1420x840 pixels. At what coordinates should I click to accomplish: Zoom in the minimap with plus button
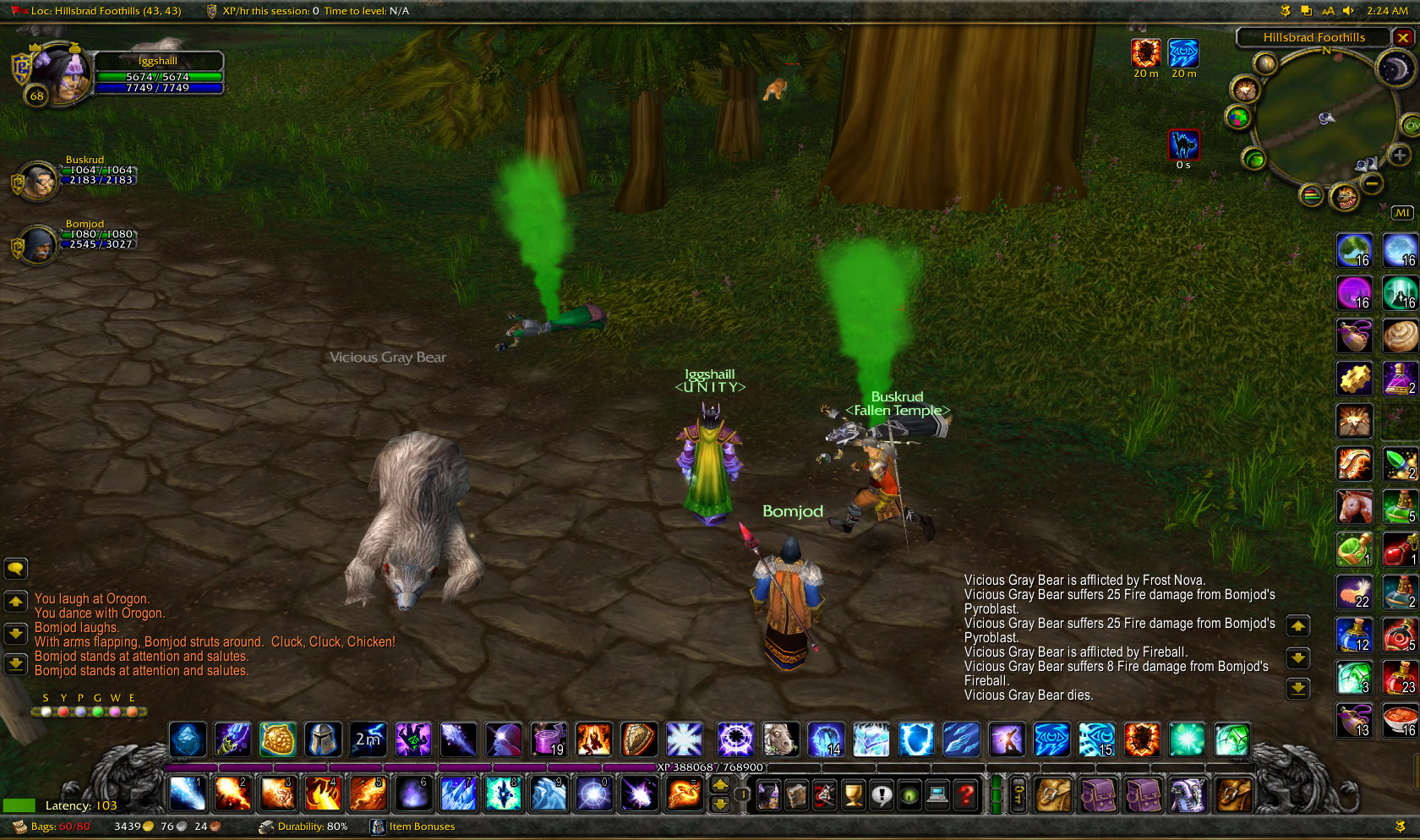point(1400,155)
